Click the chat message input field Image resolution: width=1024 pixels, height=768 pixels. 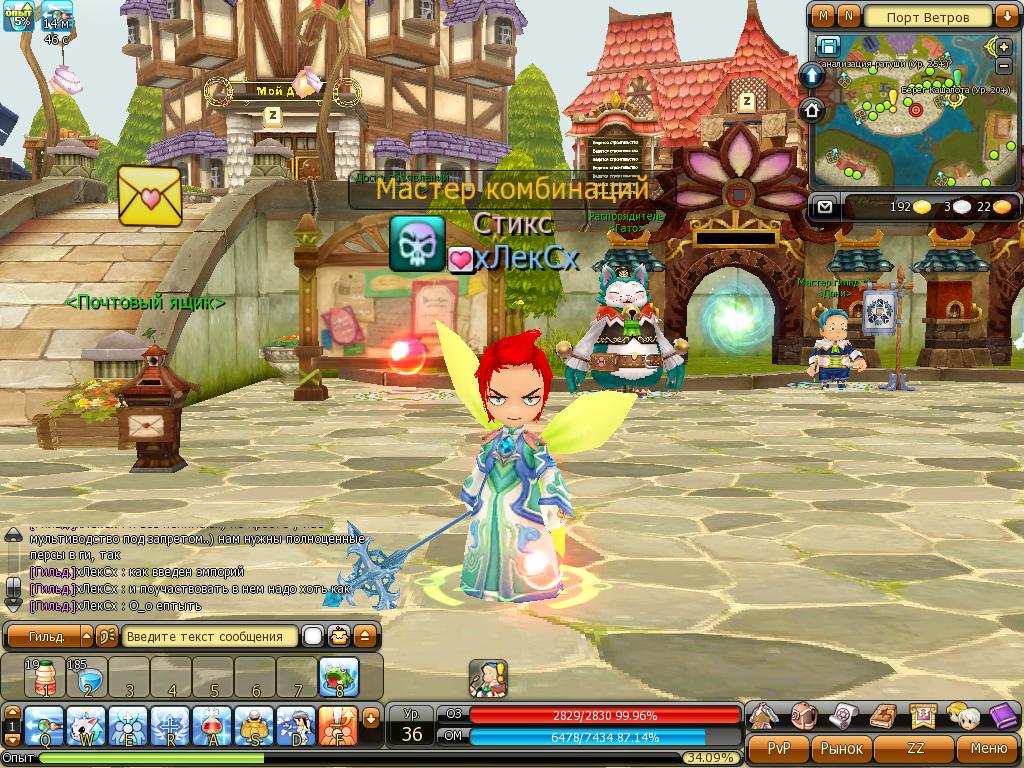[211, 636]
